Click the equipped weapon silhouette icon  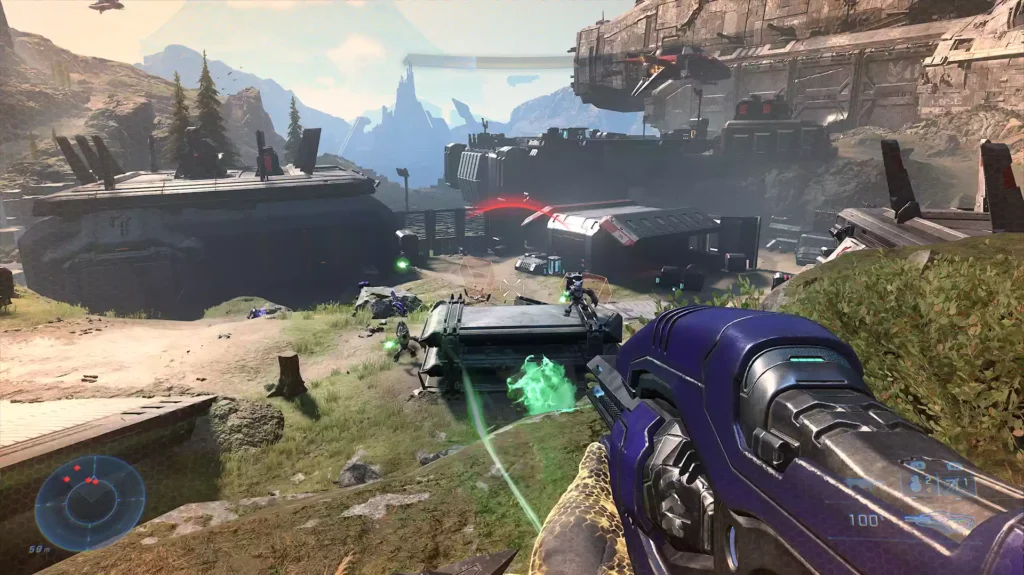click(940, 520)
